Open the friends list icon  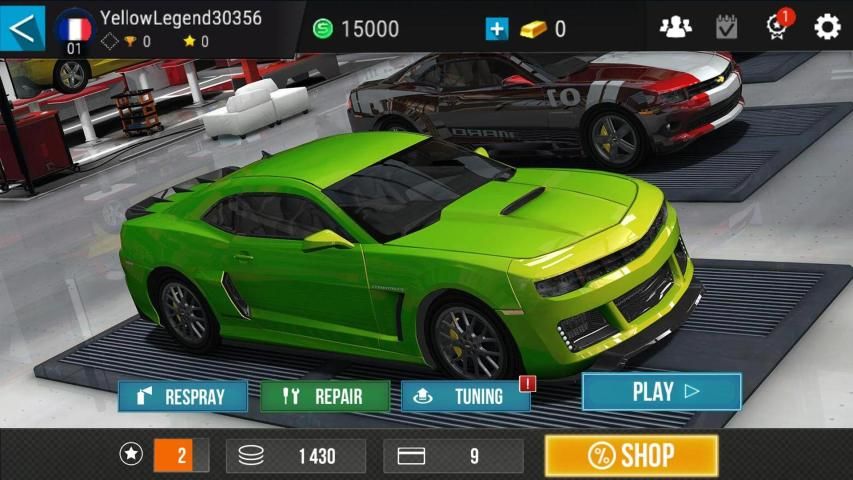[x=676, y=28]
